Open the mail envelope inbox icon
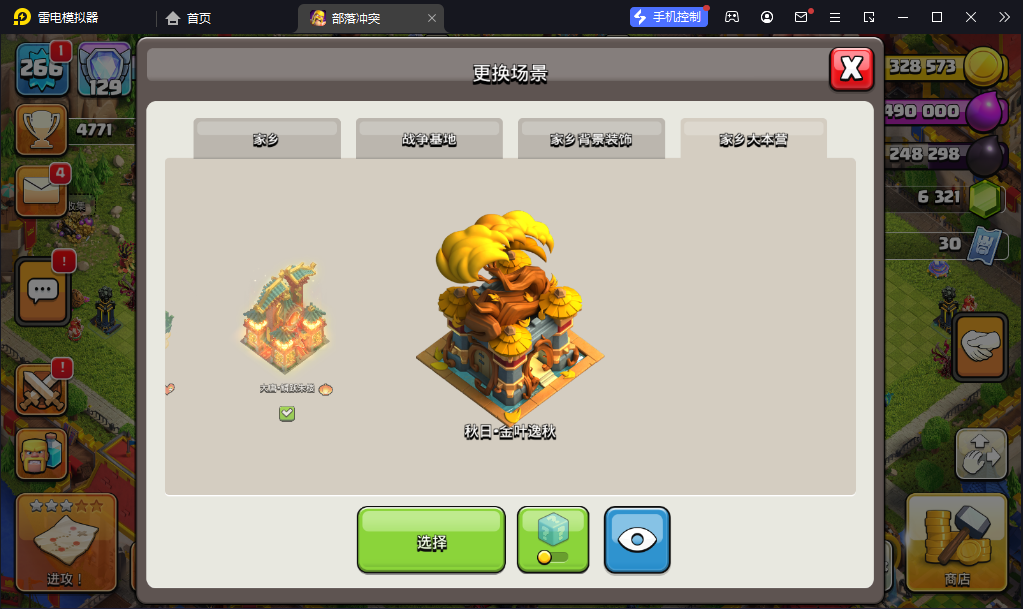The image size is (1023, 609). coord(42,189)
